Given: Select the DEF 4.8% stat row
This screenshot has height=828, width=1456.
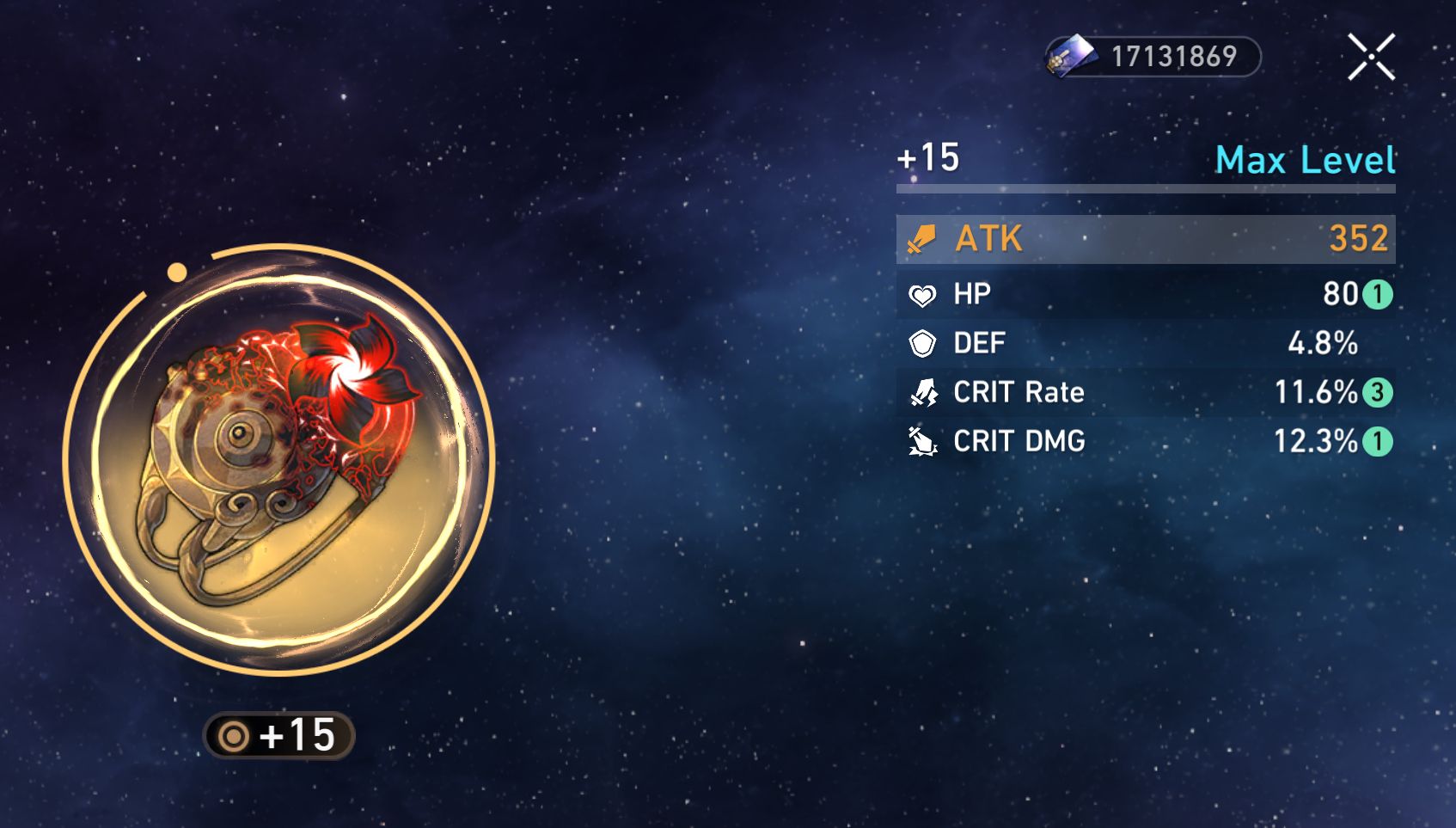Looking at the screenshot, I should tap(1143, 342).
